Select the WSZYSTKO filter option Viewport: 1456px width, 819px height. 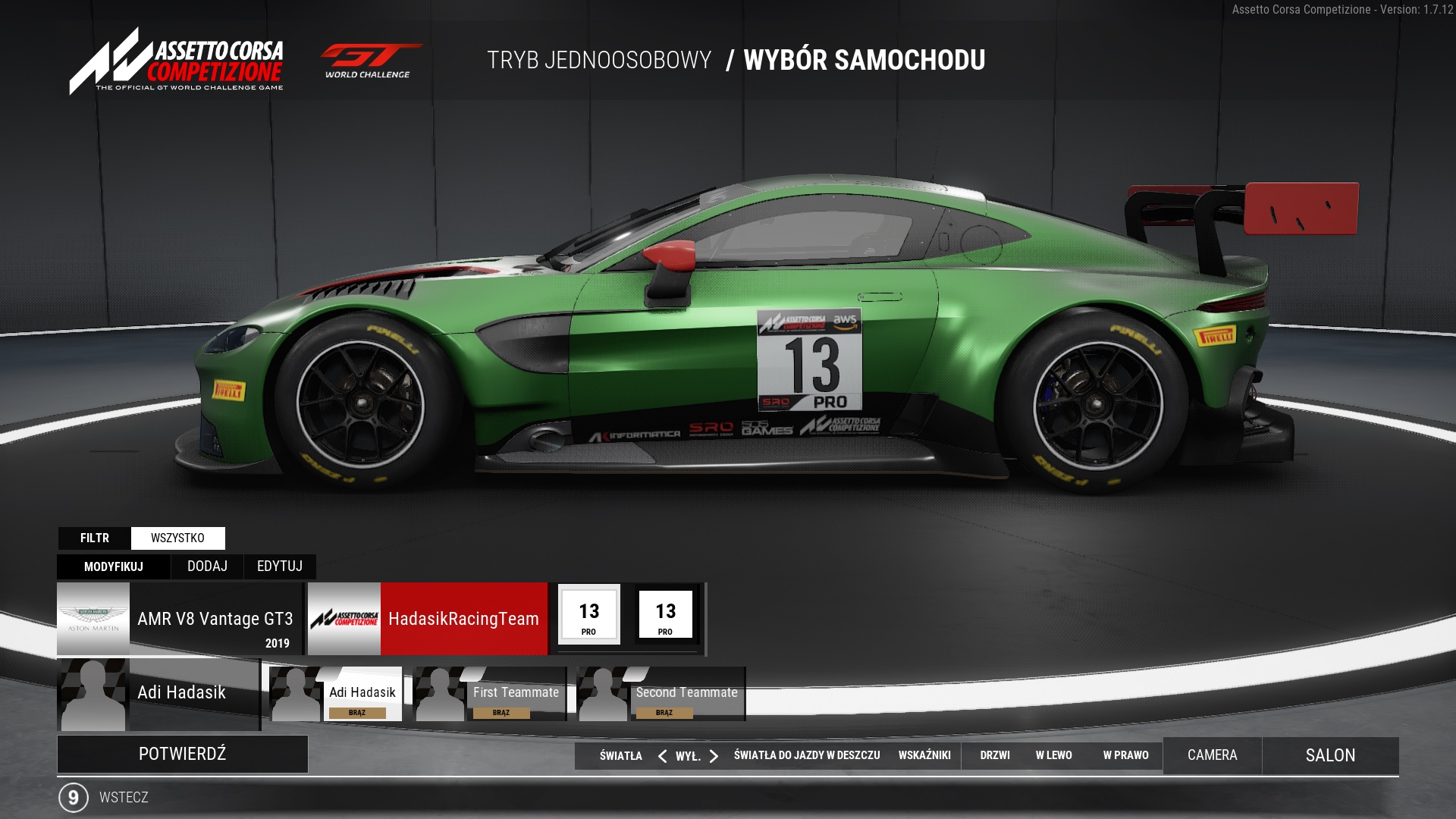coord(177,538)
